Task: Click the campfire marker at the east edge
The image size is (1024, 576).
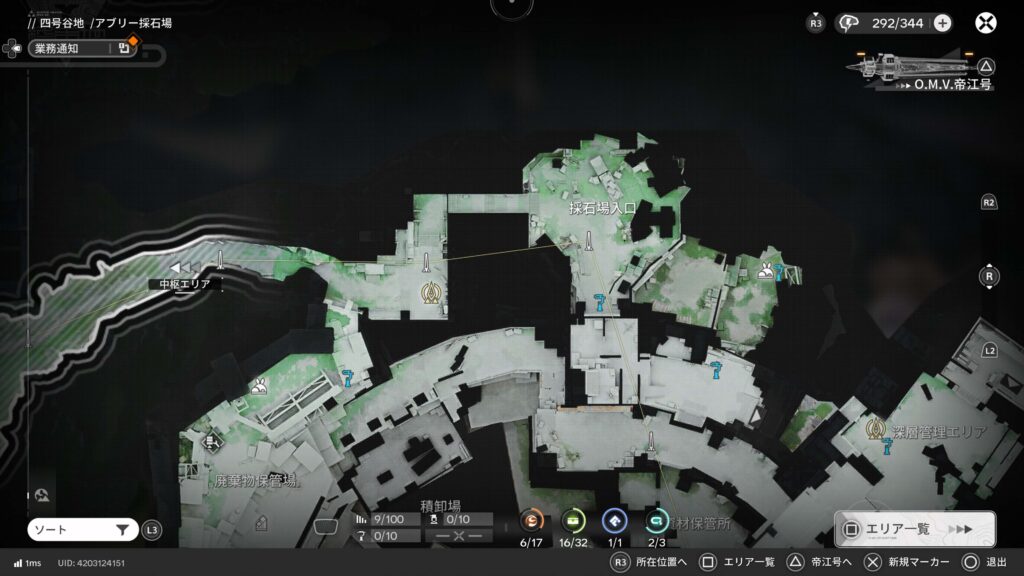Action: point(765,269)
